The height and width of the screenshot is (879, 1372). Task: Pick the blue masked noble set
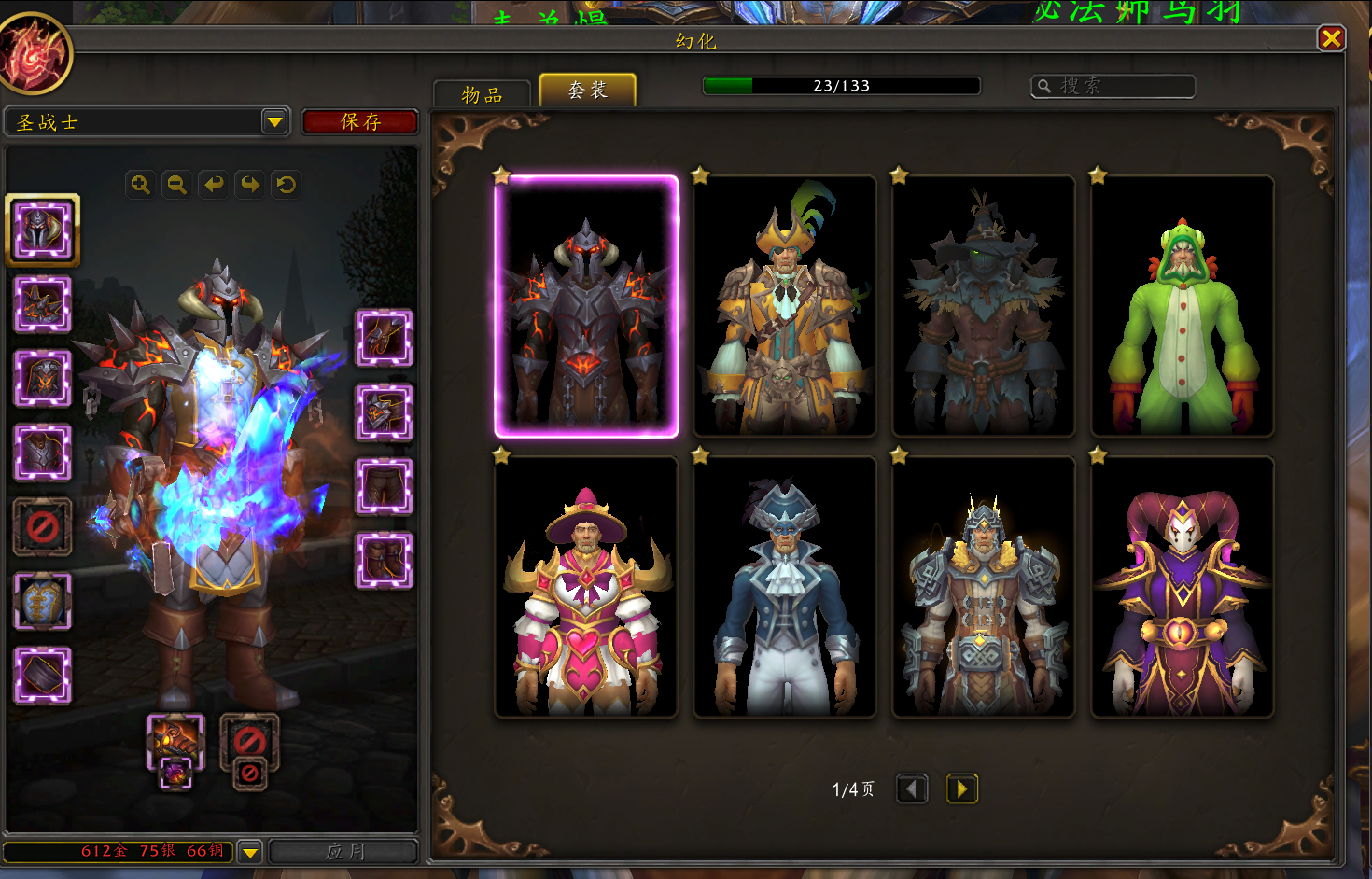point(785,587)
